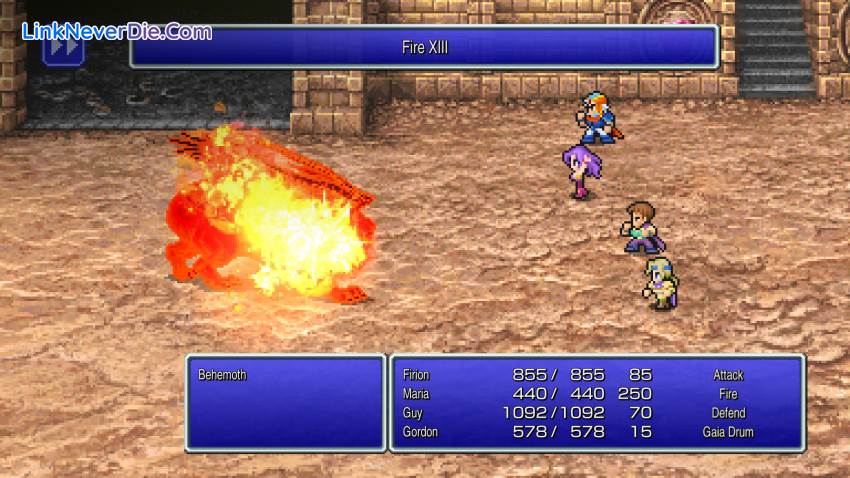
Task: Toggle the fast-forward battle speed button
Action: pyautogui.click(x=62, y=47)
